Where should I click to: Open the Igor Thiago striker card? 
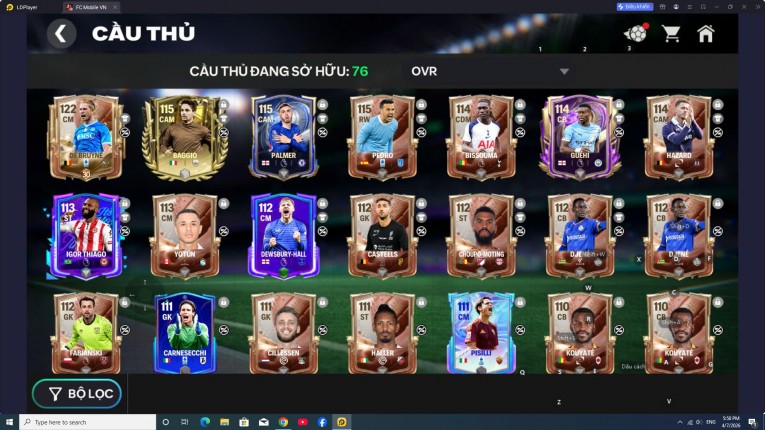pyautogui.click(x=86, y=236)
